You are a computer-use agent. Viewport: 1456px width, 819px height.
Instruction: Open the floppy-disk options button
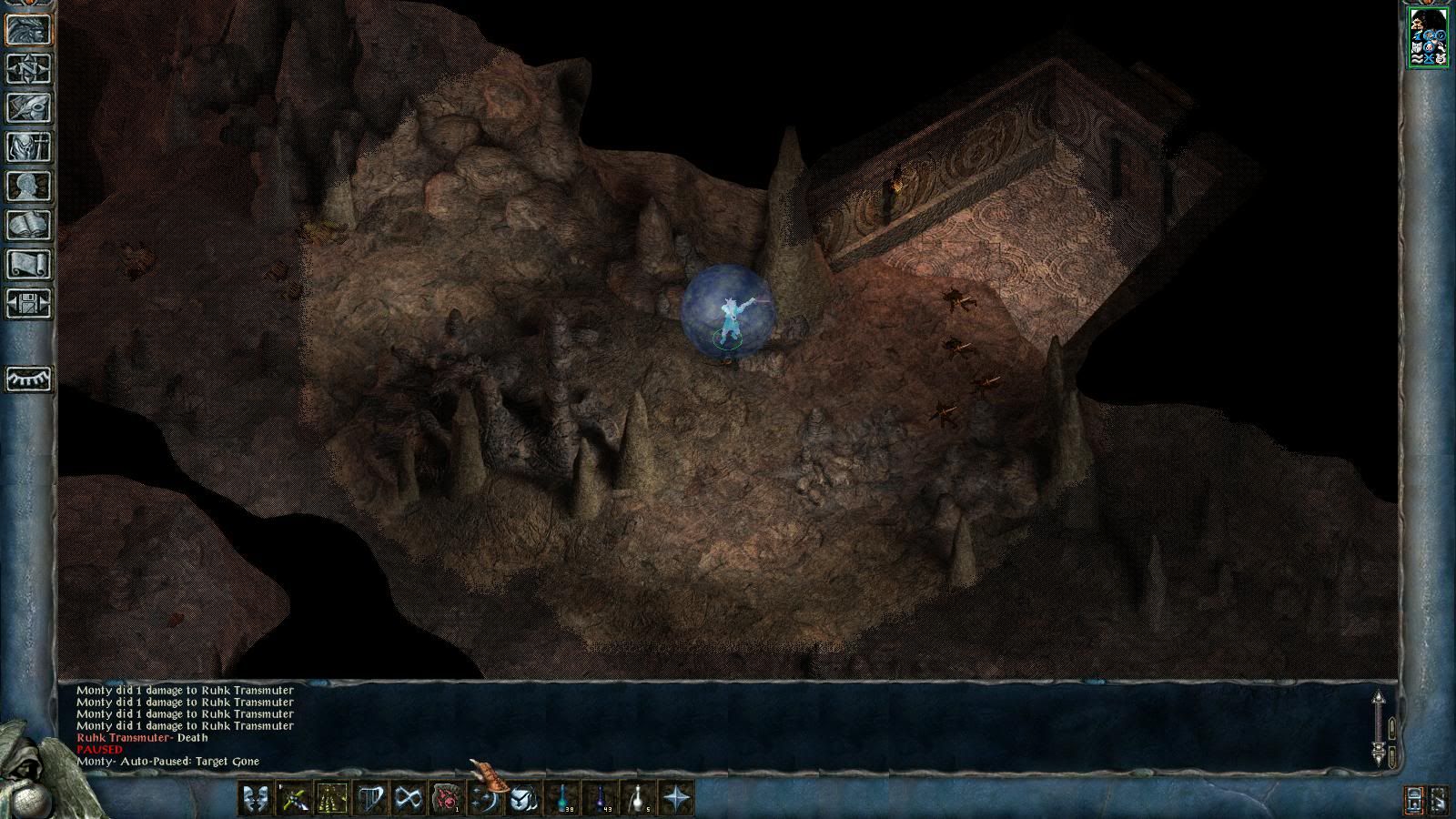[28, 303]
